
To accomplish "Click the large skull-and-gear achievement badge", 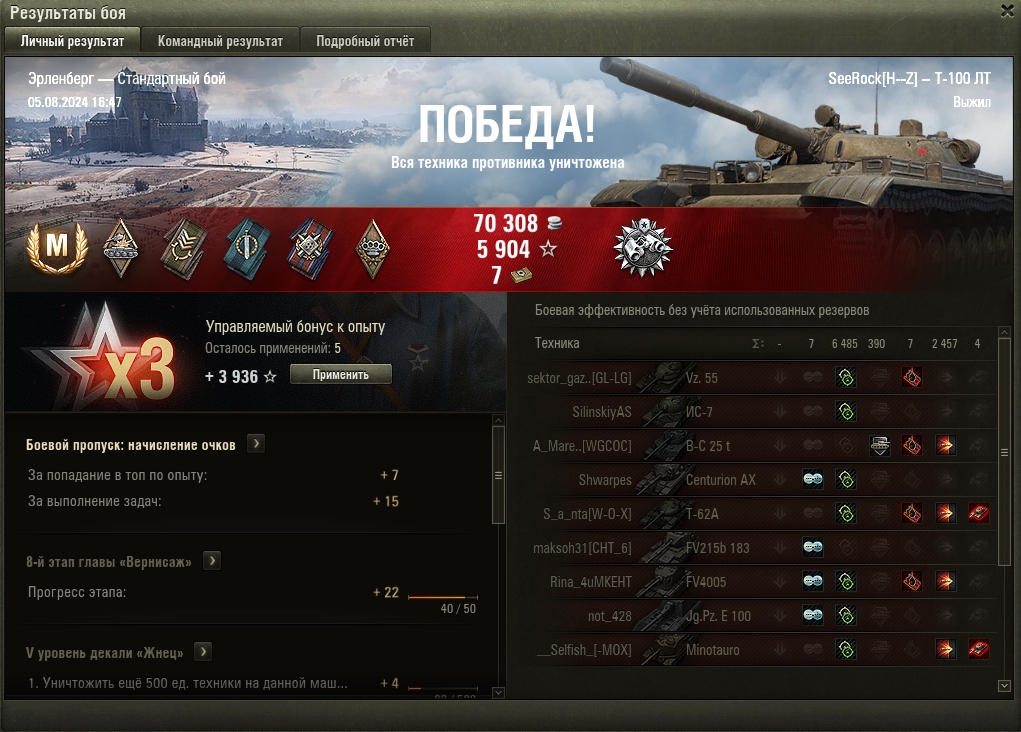I will pyautogui.click(x=643, y=247).
